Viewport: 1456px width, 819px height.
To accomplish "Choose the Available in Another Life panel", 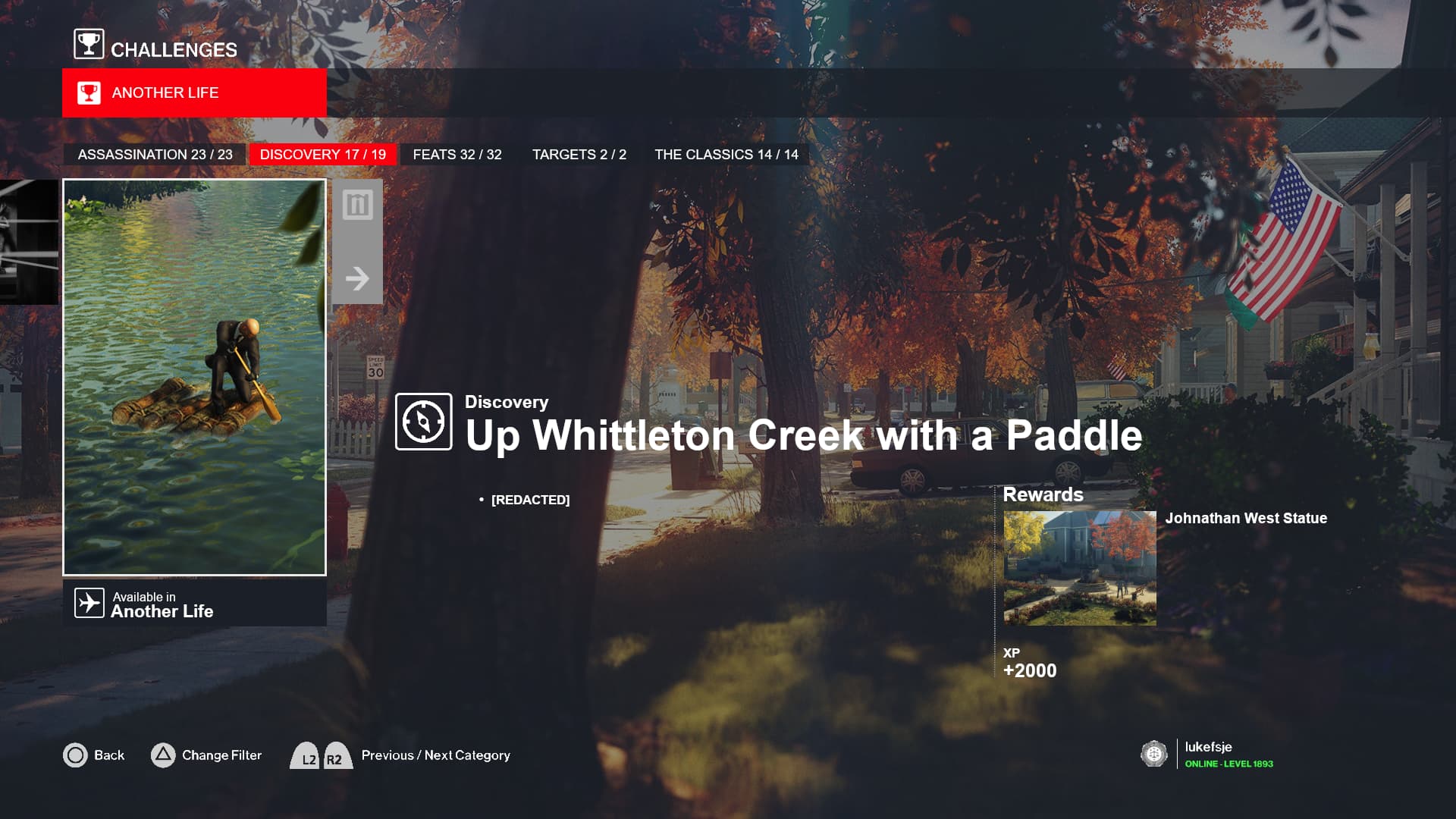I will tap(194, 604).
